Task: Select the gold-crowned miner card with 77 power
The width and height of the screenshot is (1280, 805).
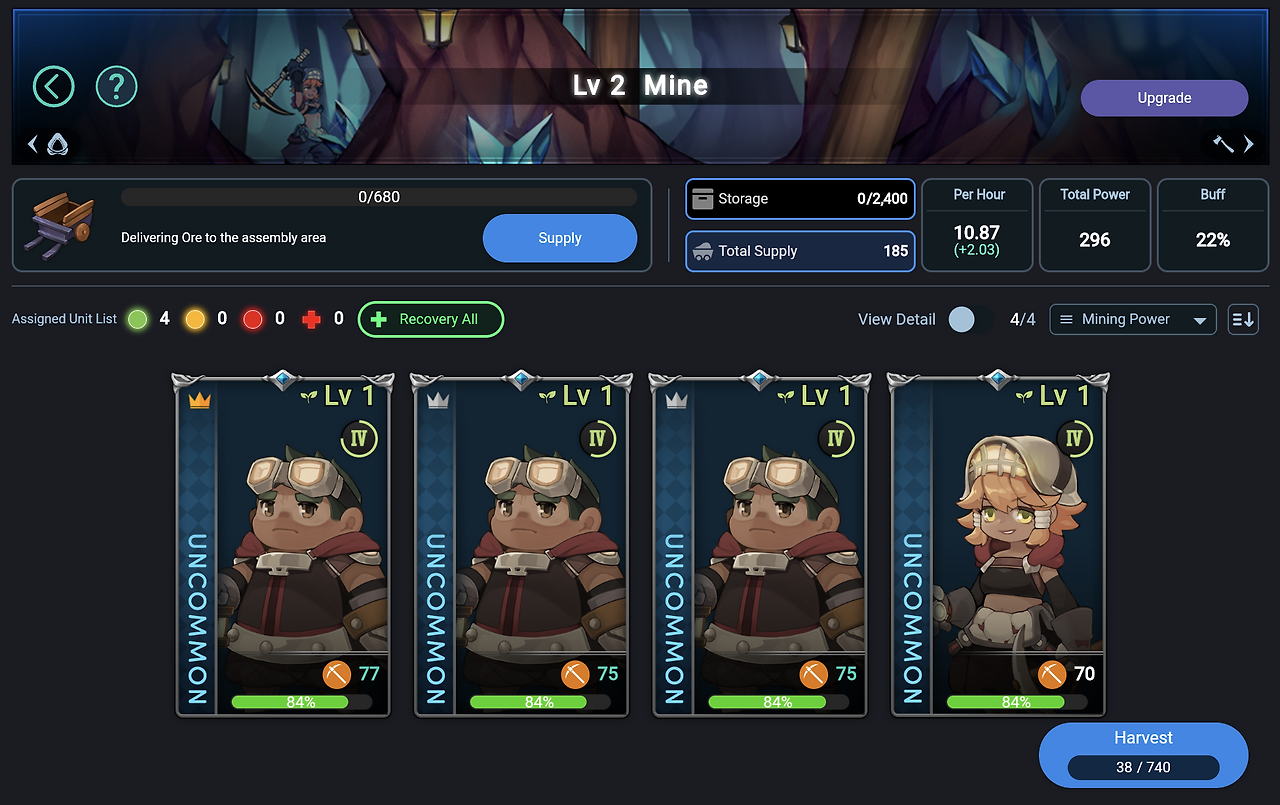Action: (x=284, y=545)
